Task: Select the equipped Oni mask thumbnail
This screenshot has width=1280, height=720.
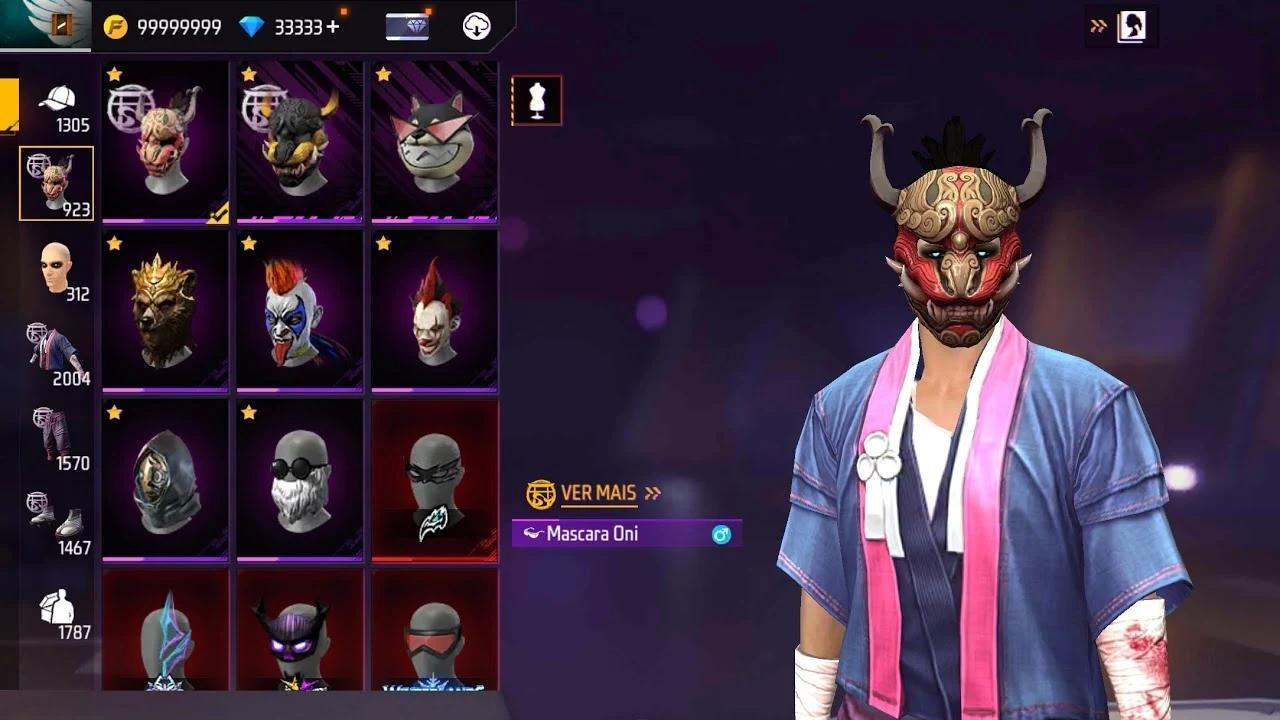Action: 165,140
